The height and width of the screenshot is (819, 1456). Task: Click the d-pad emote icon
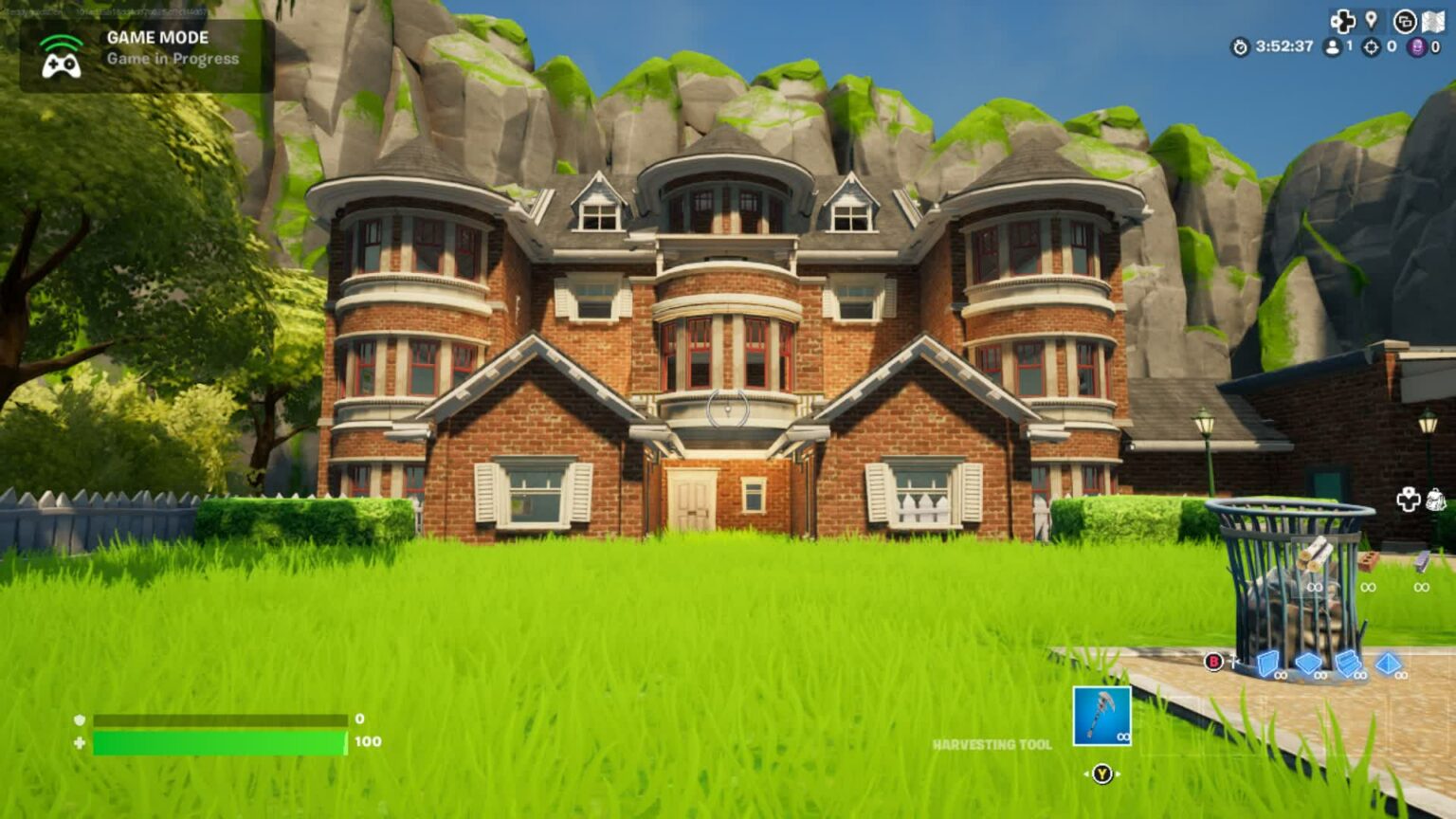click(x=1342, y=20)
